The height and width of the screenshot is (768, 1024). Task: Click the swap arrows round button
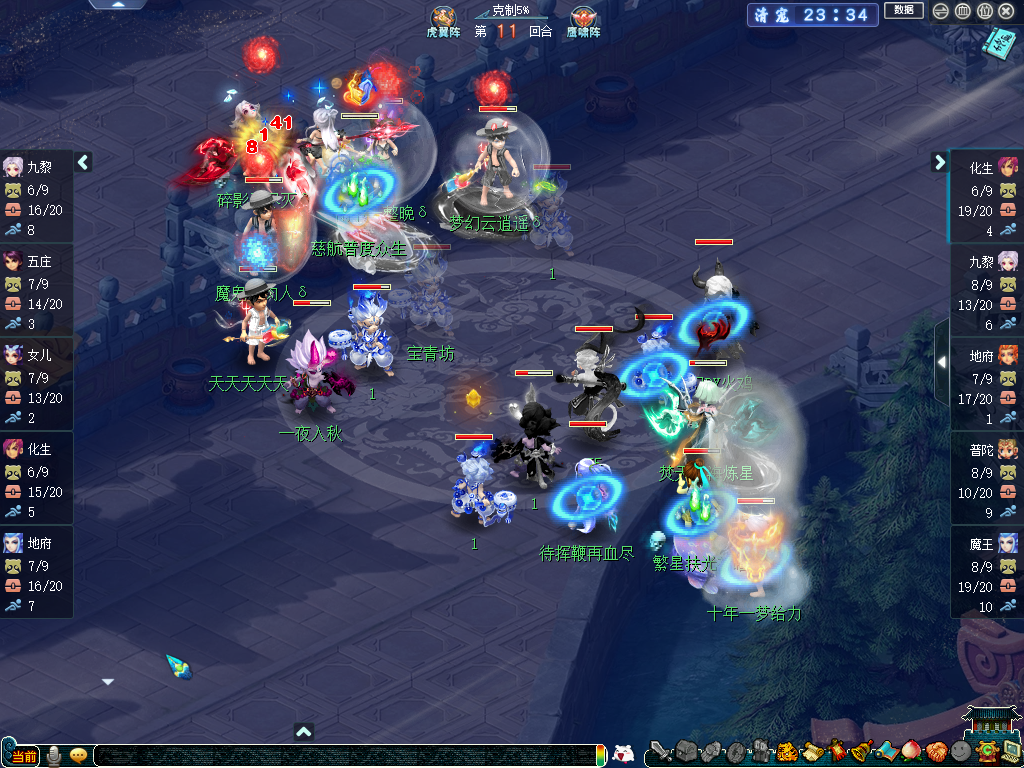(941, 11)
